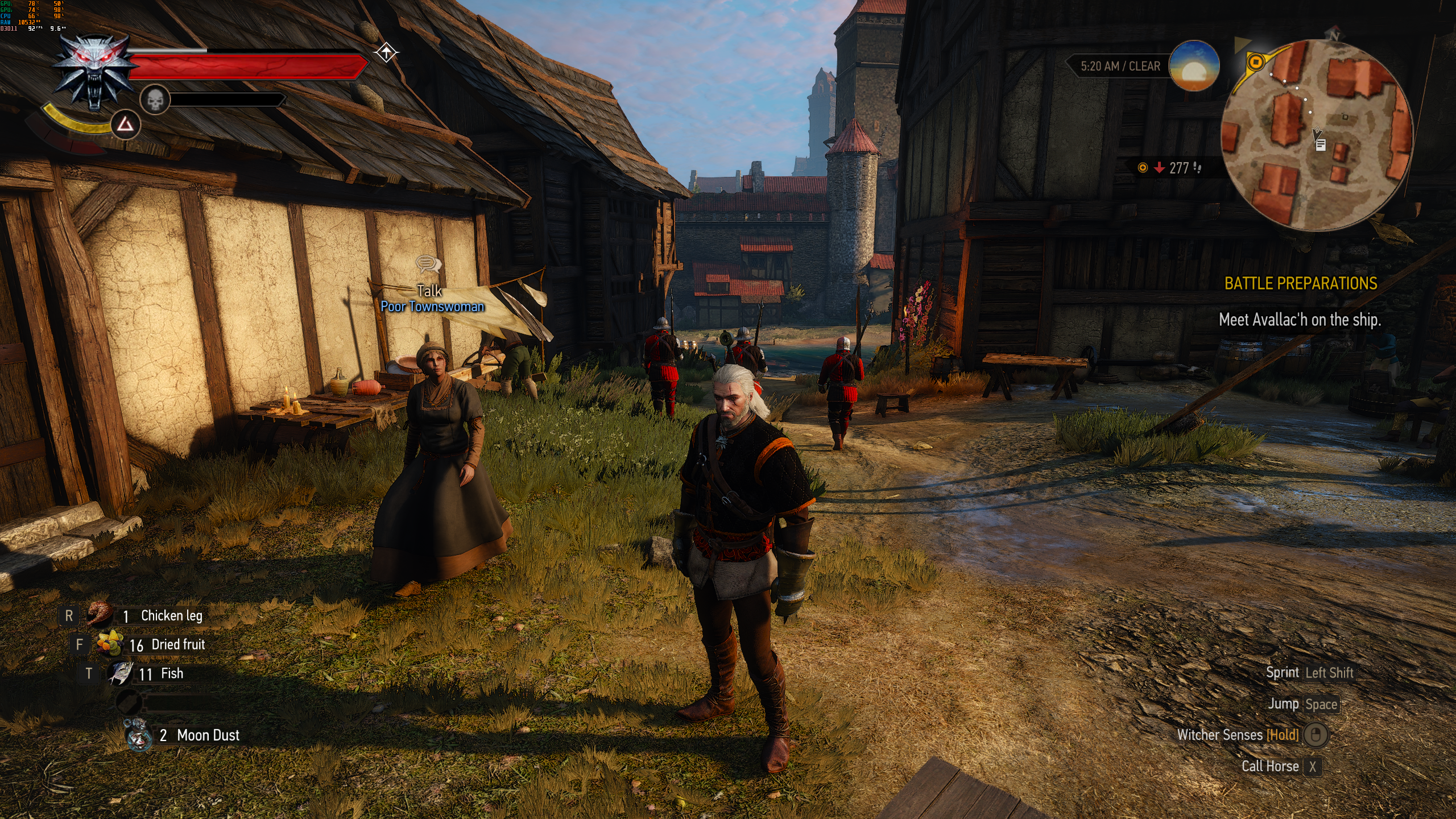Click the skull toxicity icon
The width and height of the screenshot is (1456, 819).
pyautogui.click(x=155, y=100)
